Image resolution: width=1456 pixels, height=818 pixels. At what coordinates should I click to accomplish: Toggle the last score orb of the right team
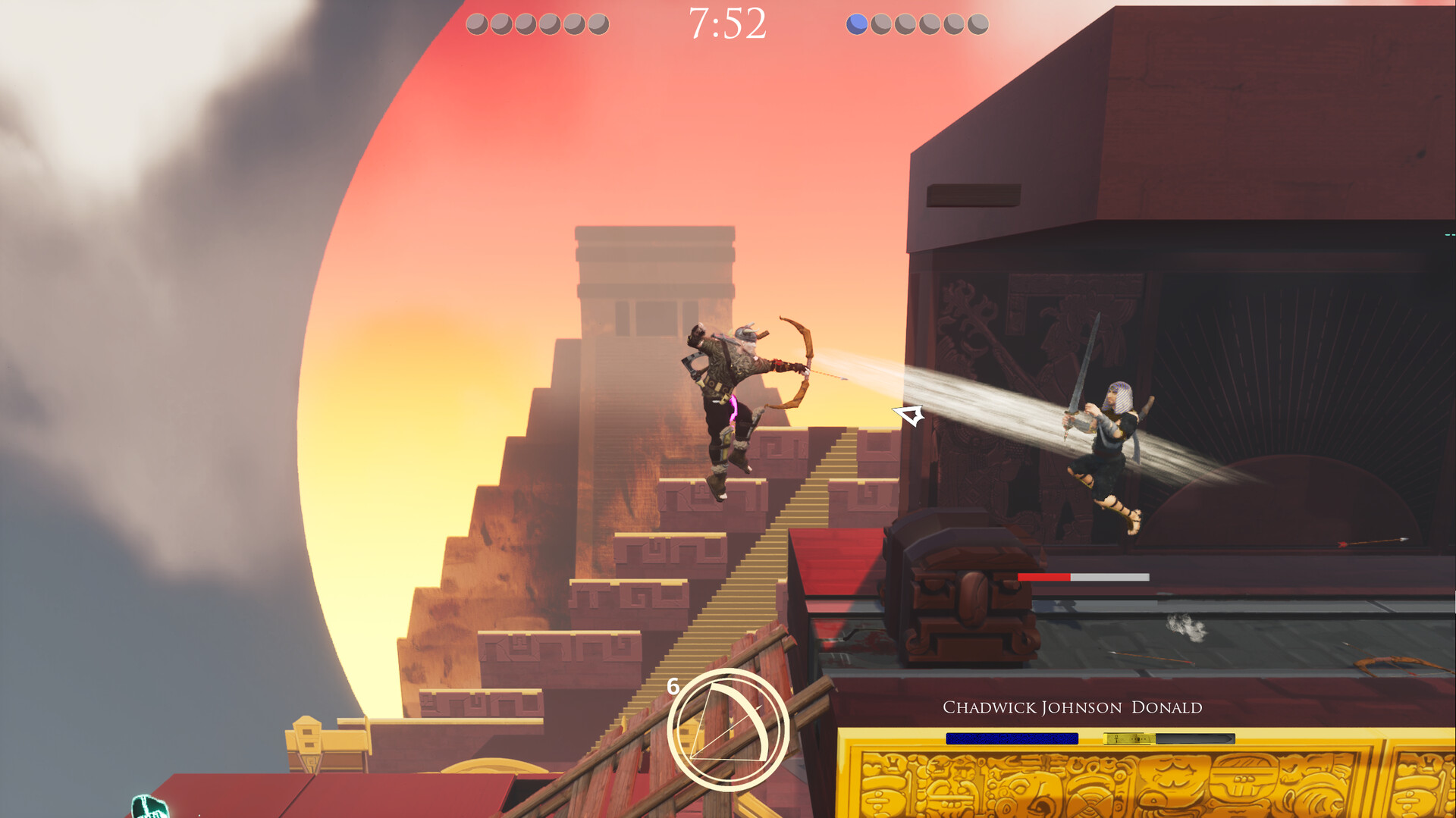[977, 24]
